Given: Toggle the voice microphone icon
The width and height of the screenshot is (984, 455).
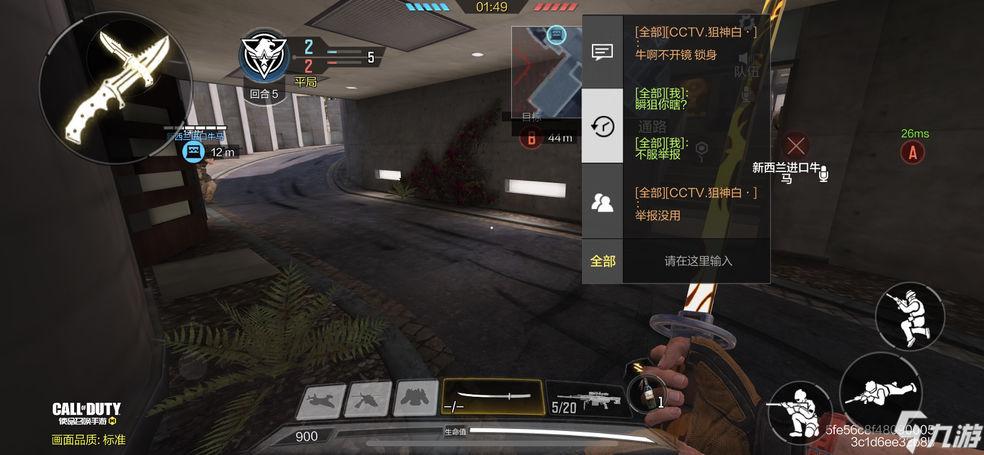Looking at the screenshot, I should coord(823,176).
